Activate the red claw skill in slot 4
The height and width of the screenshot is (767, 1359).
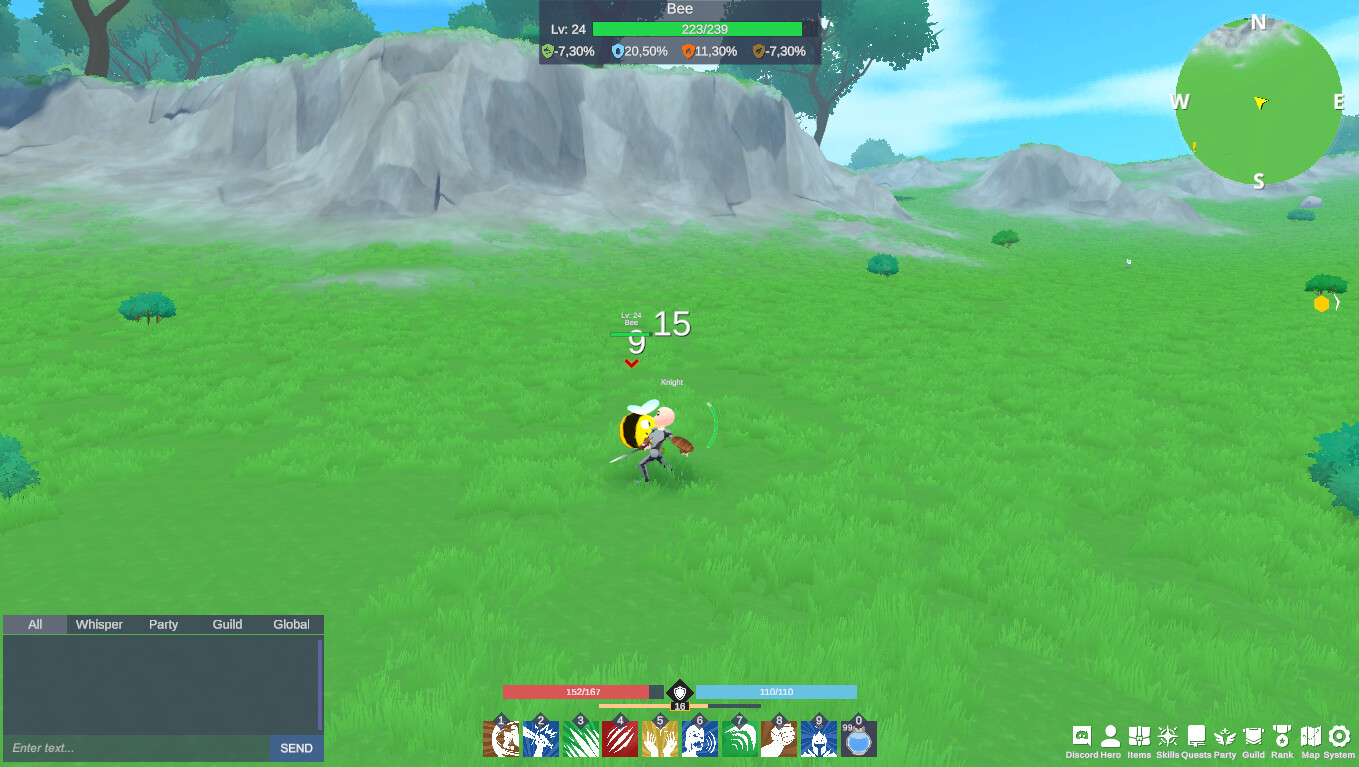click(x=620, y=740)
